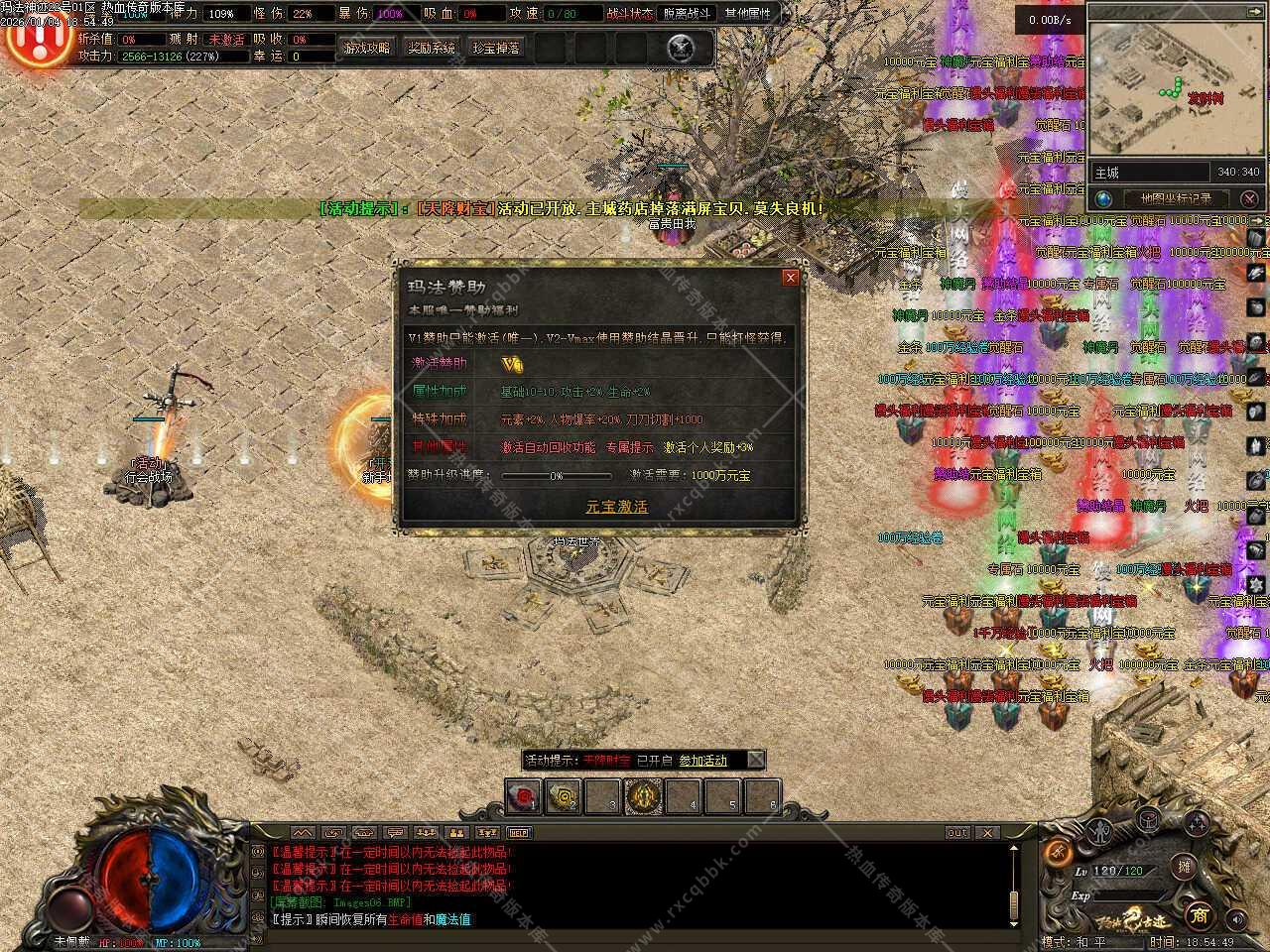Open the 摊 stall button
Image resolution: width=1270 pixels, height=952 pixels.
pyautogui.click(x=1183, y=867)
